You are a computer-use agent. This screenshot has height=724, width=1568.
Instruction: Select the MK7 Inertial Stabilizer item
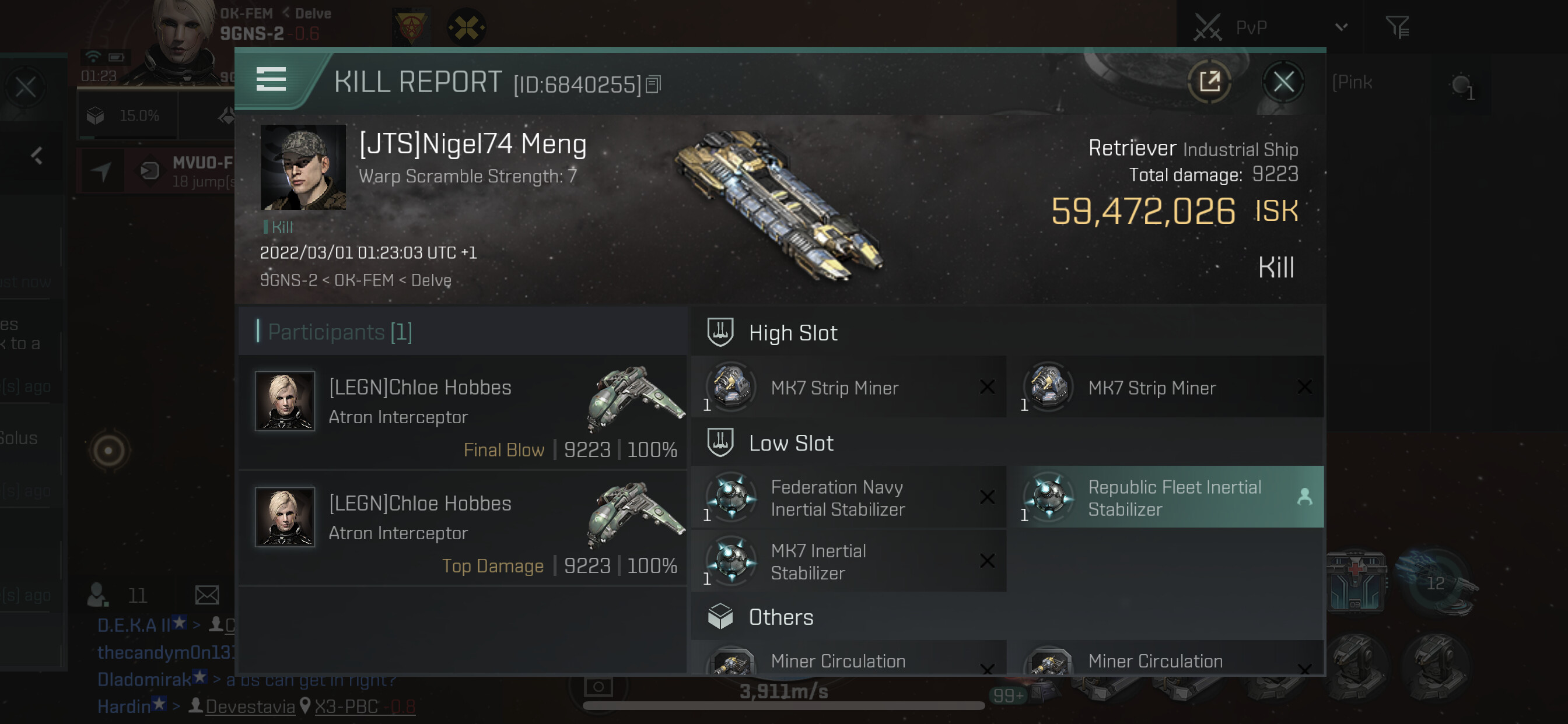[848, 561]
